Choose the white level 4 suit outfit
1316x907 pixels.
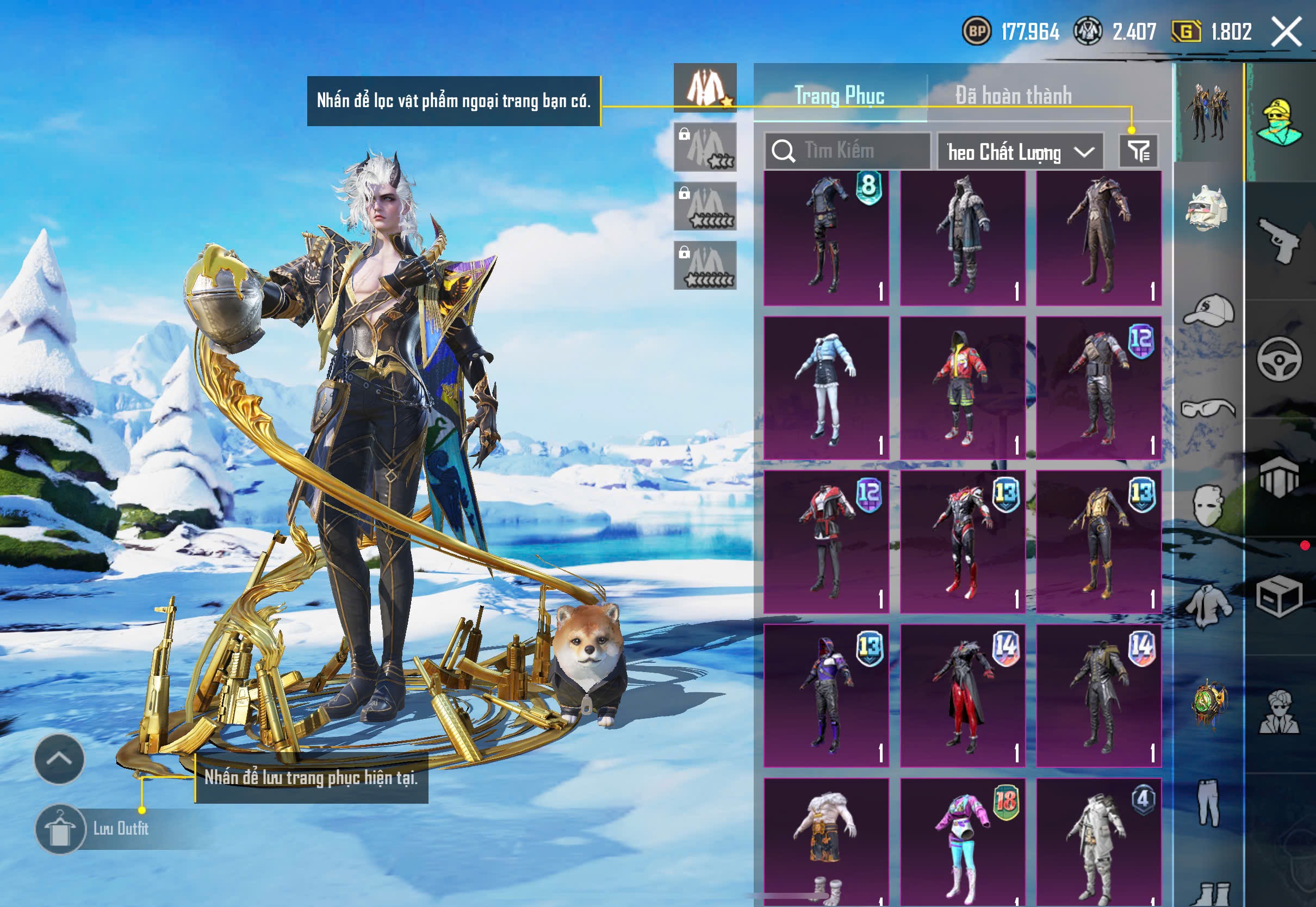[1098, 841]
